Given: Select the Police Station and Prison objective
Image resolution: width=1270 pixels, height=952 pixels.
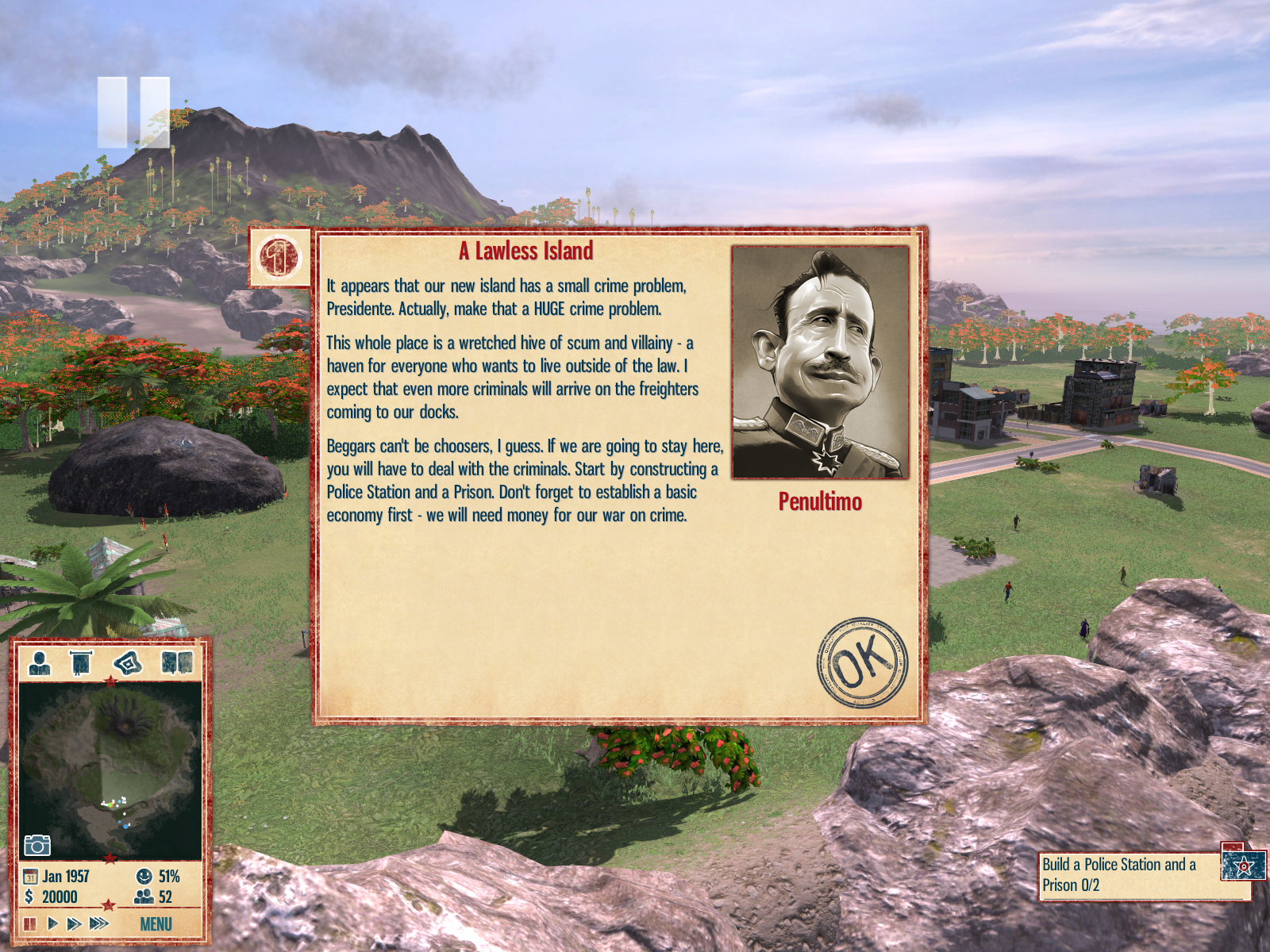Looking at the screenshot, I should (x=1127, y=875).
